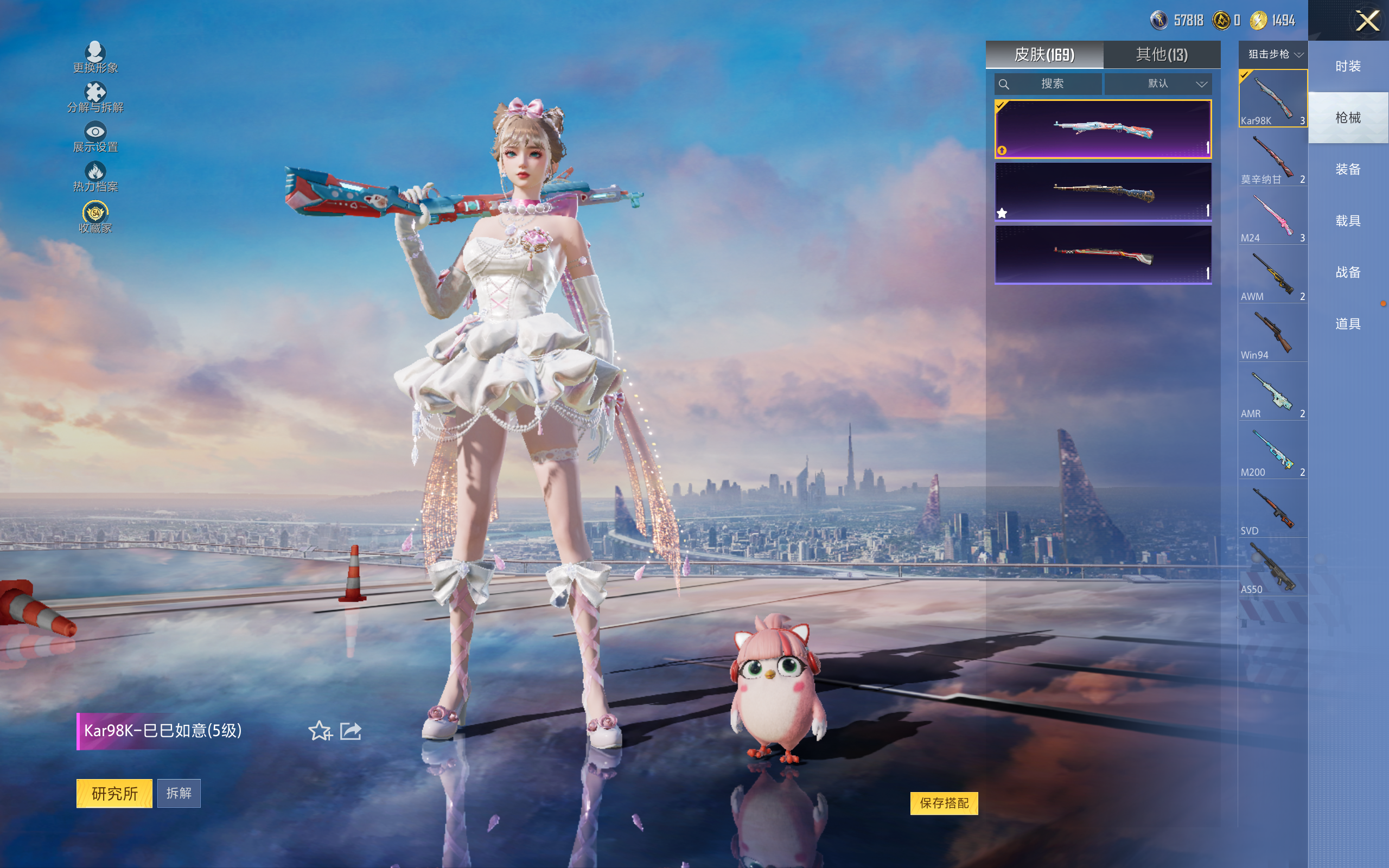
Task: Favorite the skin with the star icon
Action: (x=320, y=731)
